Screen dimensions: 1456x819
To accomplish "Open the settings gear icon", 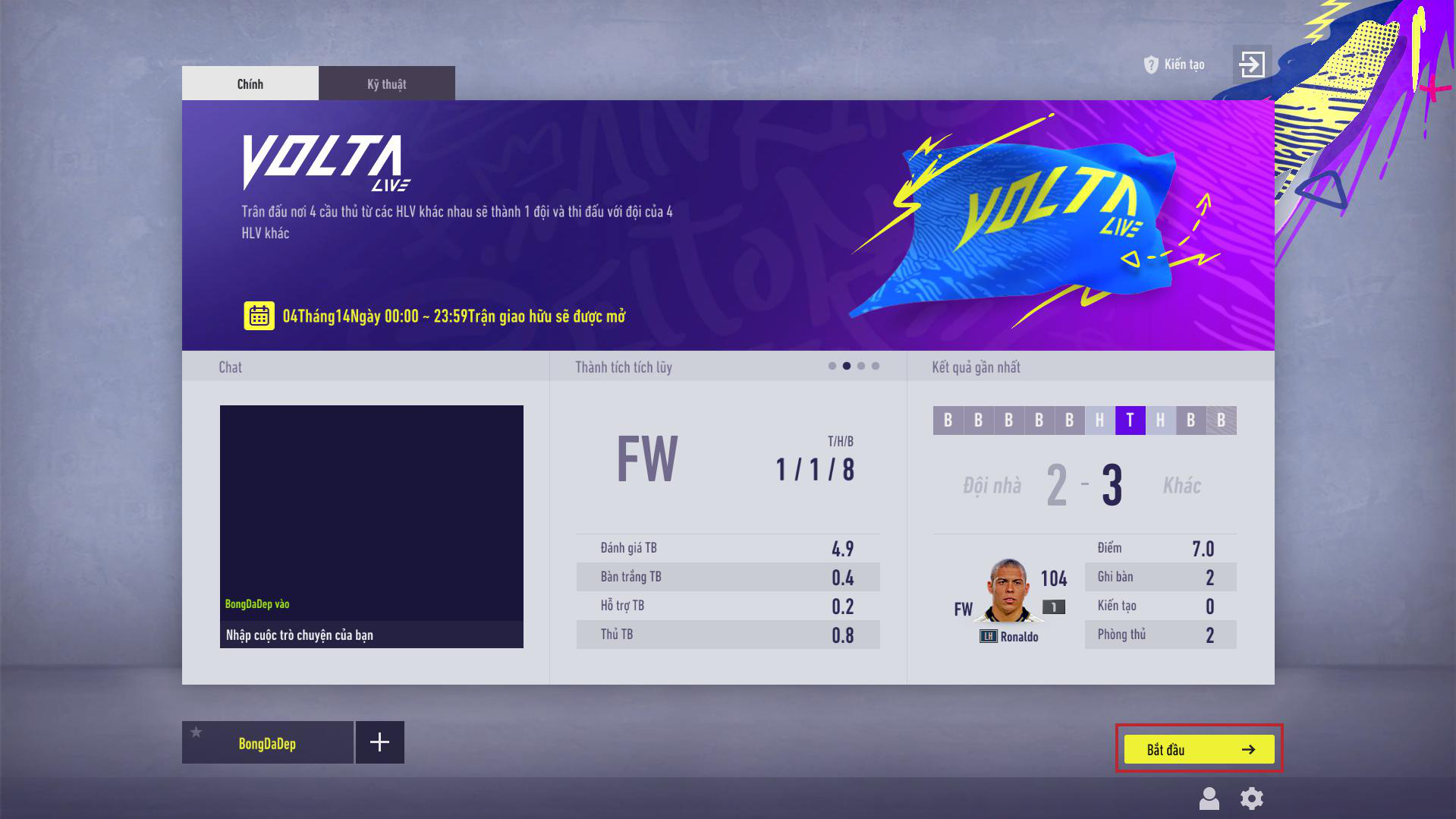I will click(x=1251, y=799).
